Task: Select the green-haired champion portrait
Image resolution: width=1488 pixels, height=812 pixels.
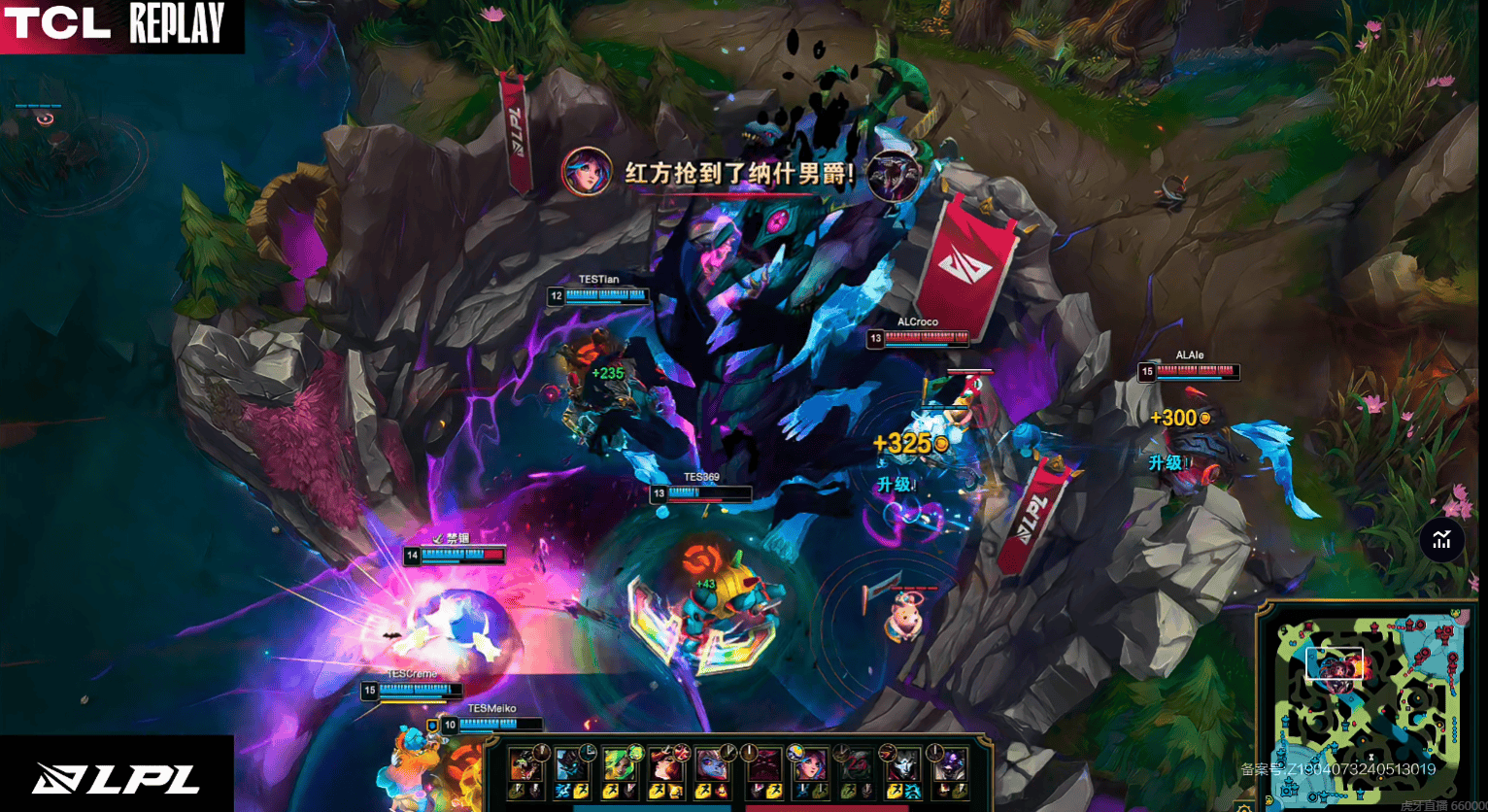Action: tap(617, 763)
